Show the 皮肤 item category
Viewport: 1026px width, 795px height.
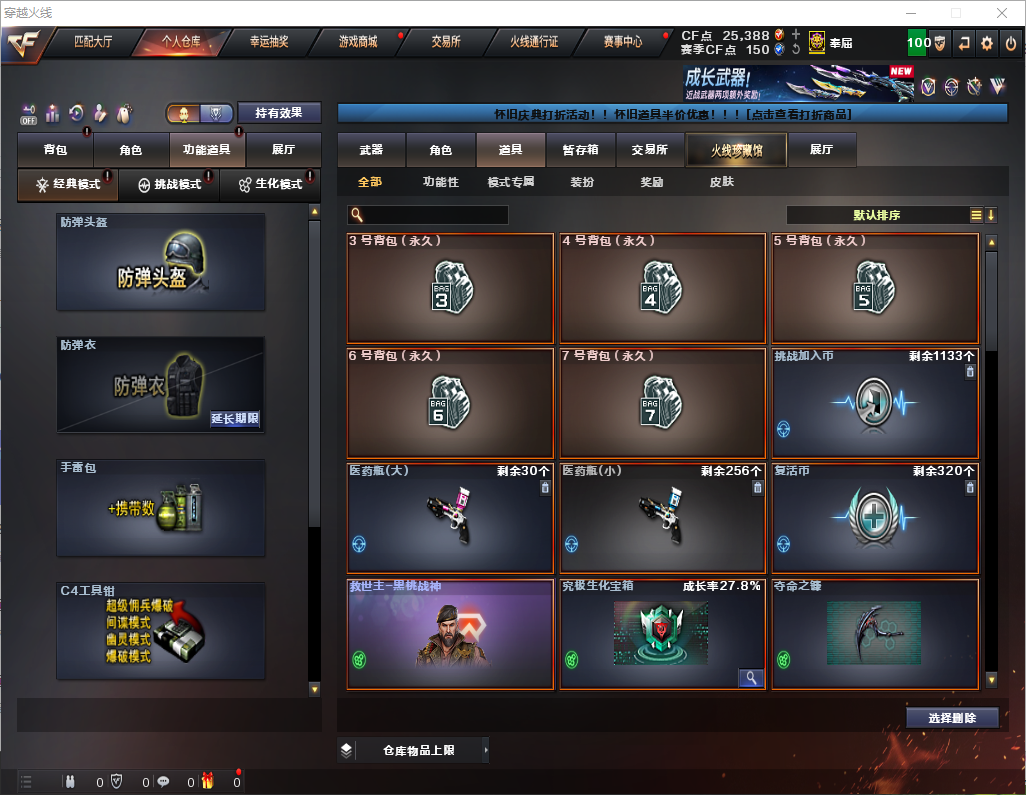point(721,182)
